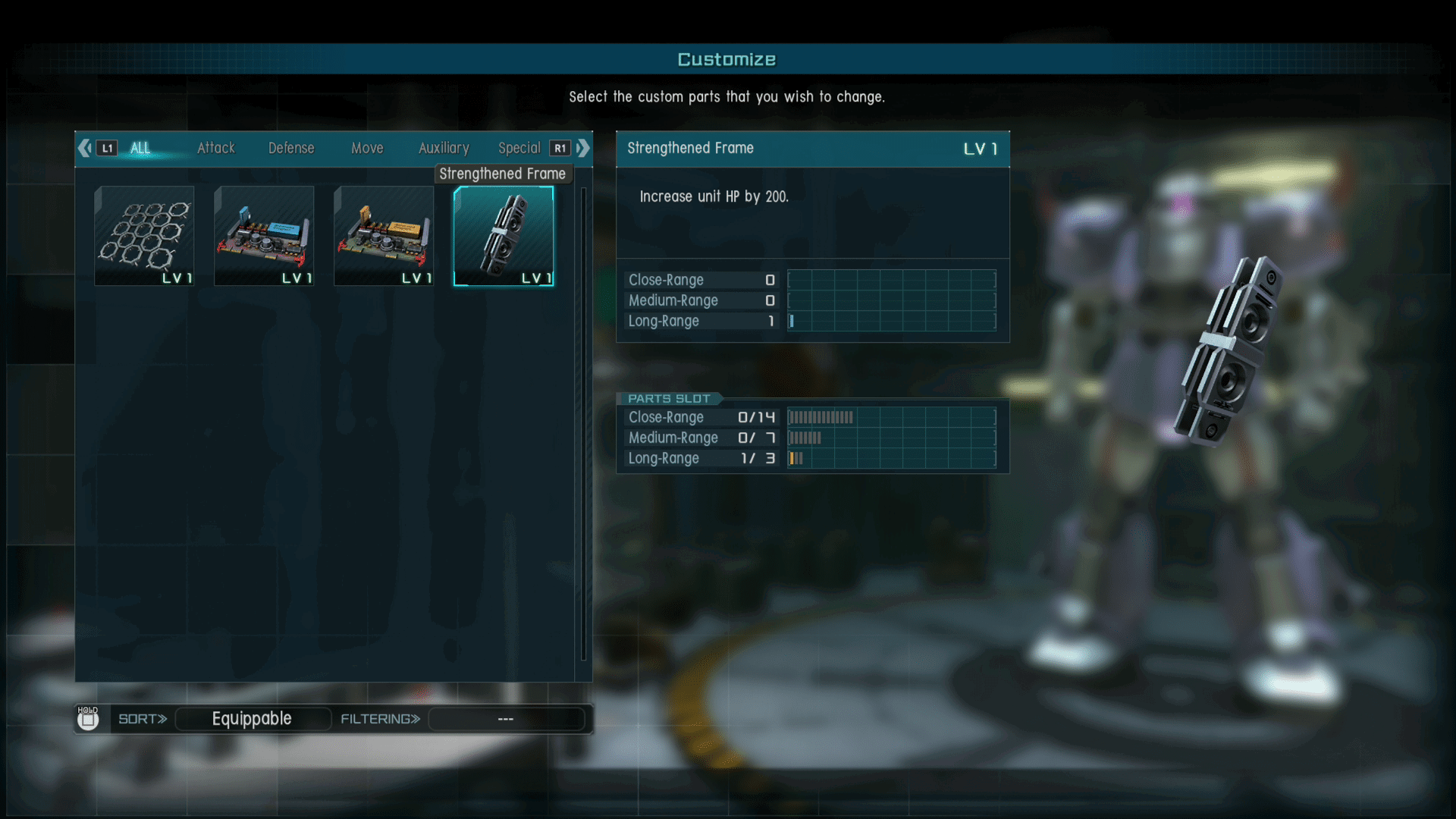This screenshot has height=819, width=1456.
Task: Choose the Auxiliary tab
Action: 444,148
